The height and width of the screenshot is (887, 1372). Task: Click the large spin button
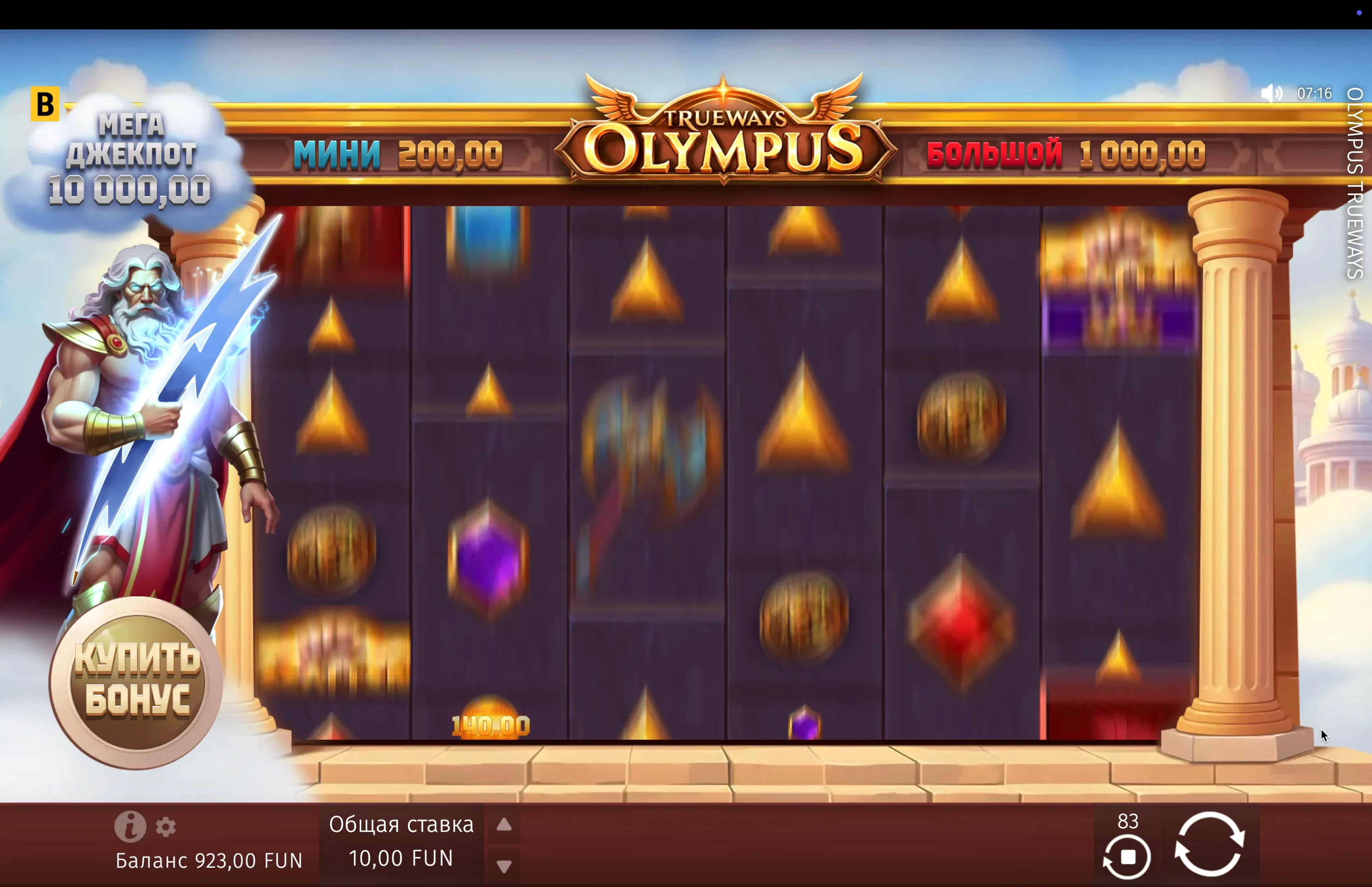click(1209, 843)
